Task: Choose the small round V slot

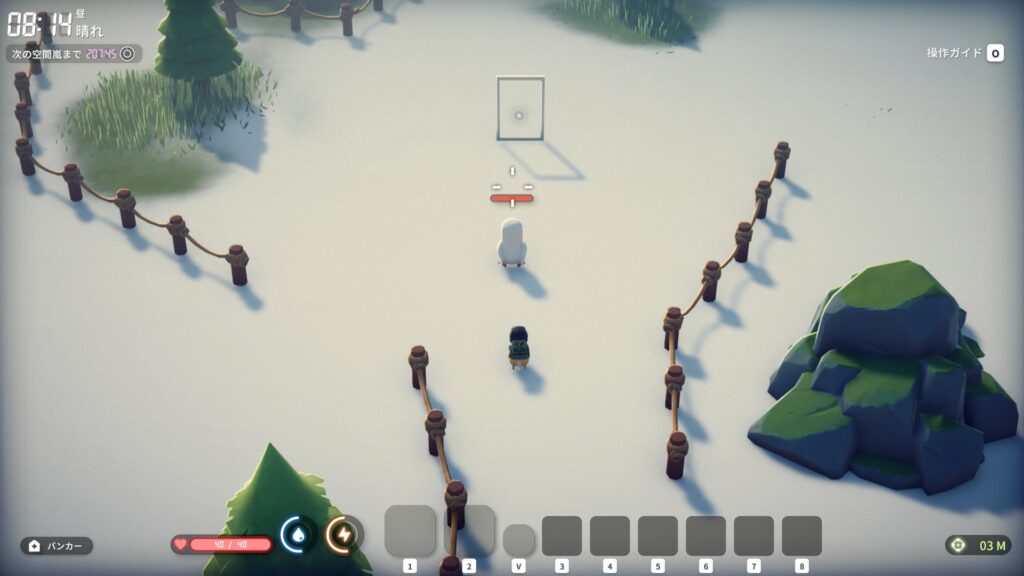Action: point(518,540)
